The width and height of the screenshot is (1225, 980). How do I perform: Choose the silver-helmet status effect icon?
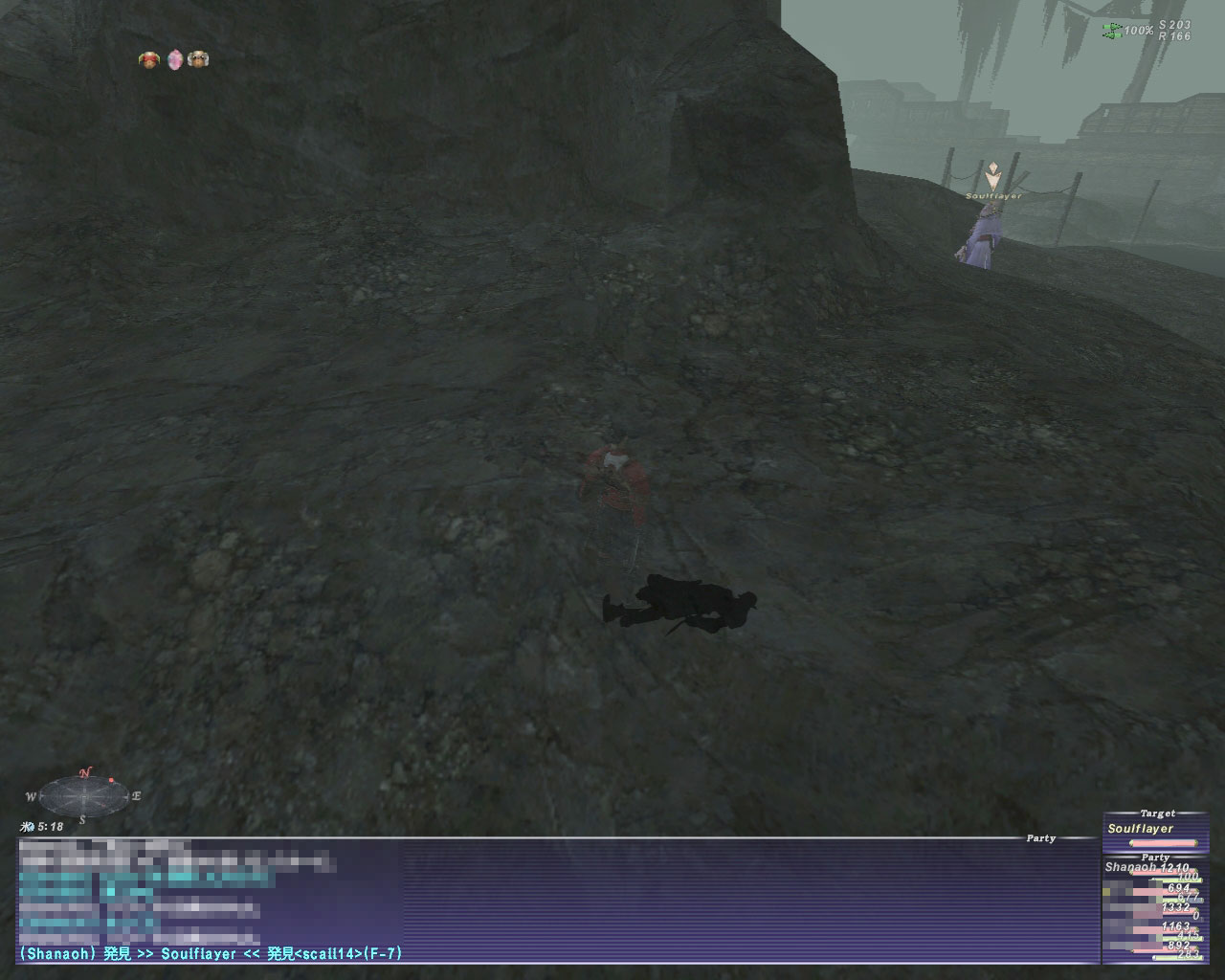[198, 60]
